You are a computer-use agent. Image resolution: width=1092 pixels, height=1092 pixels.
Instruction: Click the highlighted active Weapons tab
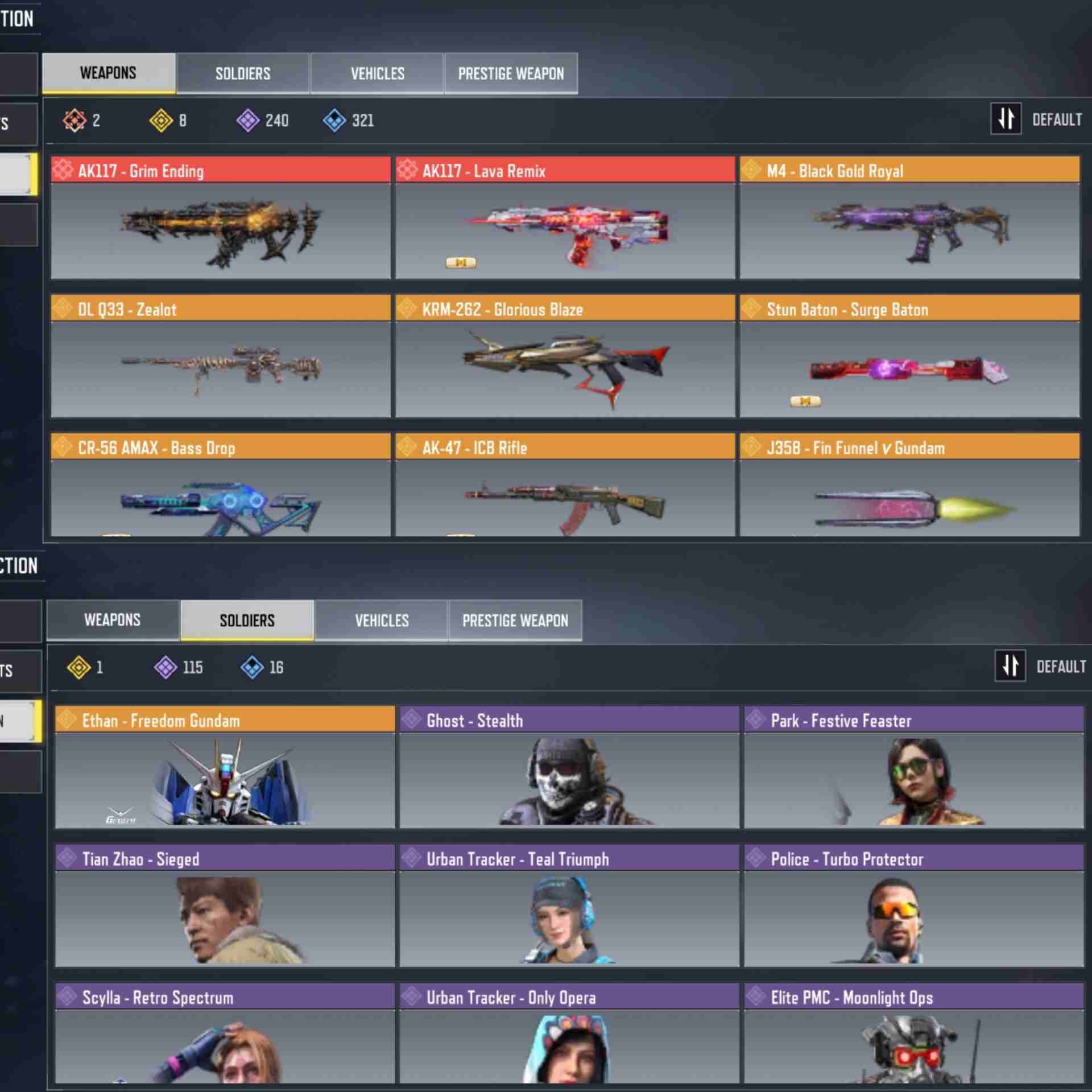tap(108, 73)
